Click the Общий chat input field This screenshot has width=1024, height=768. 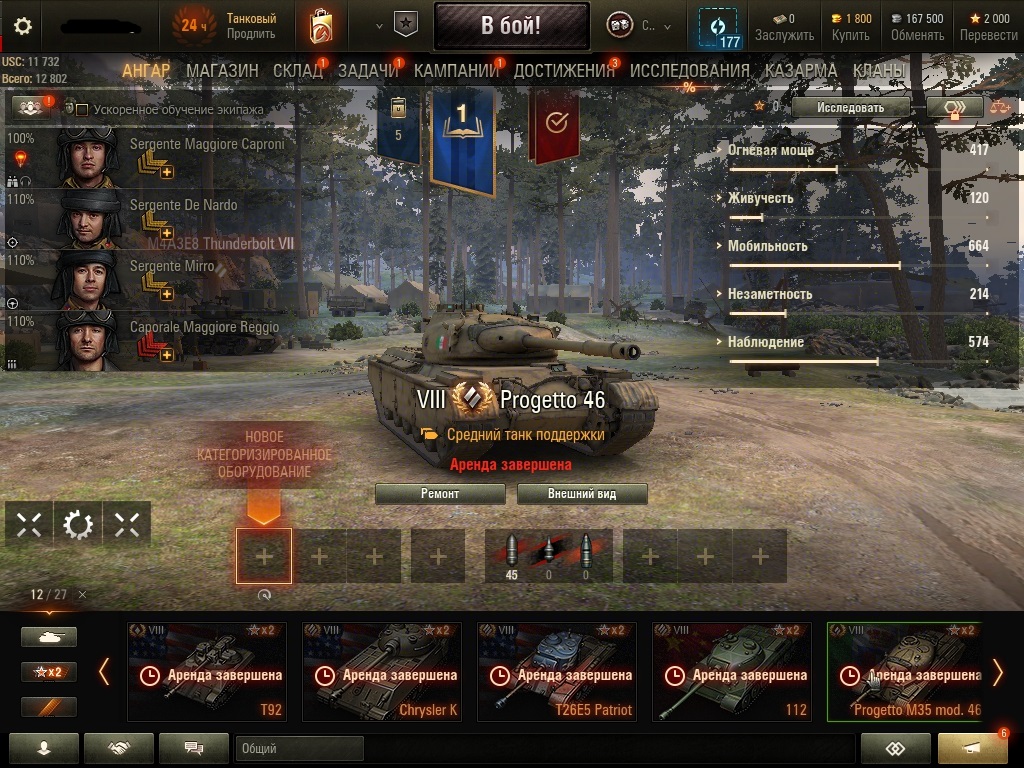pyautogui.click(x=299, y=748)
